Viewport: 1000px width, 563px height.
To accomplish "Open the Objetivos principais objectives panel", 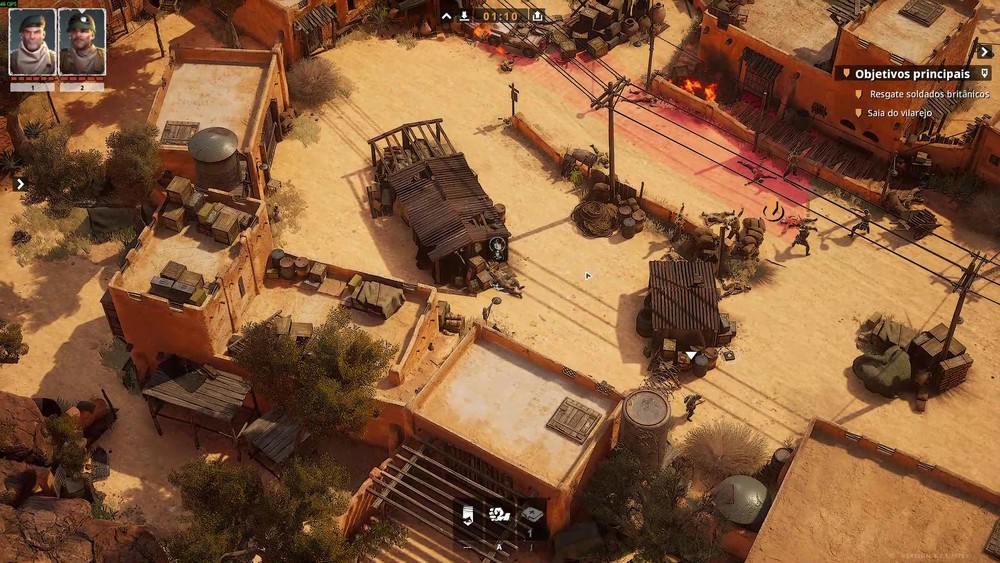I will pos(911,74).
